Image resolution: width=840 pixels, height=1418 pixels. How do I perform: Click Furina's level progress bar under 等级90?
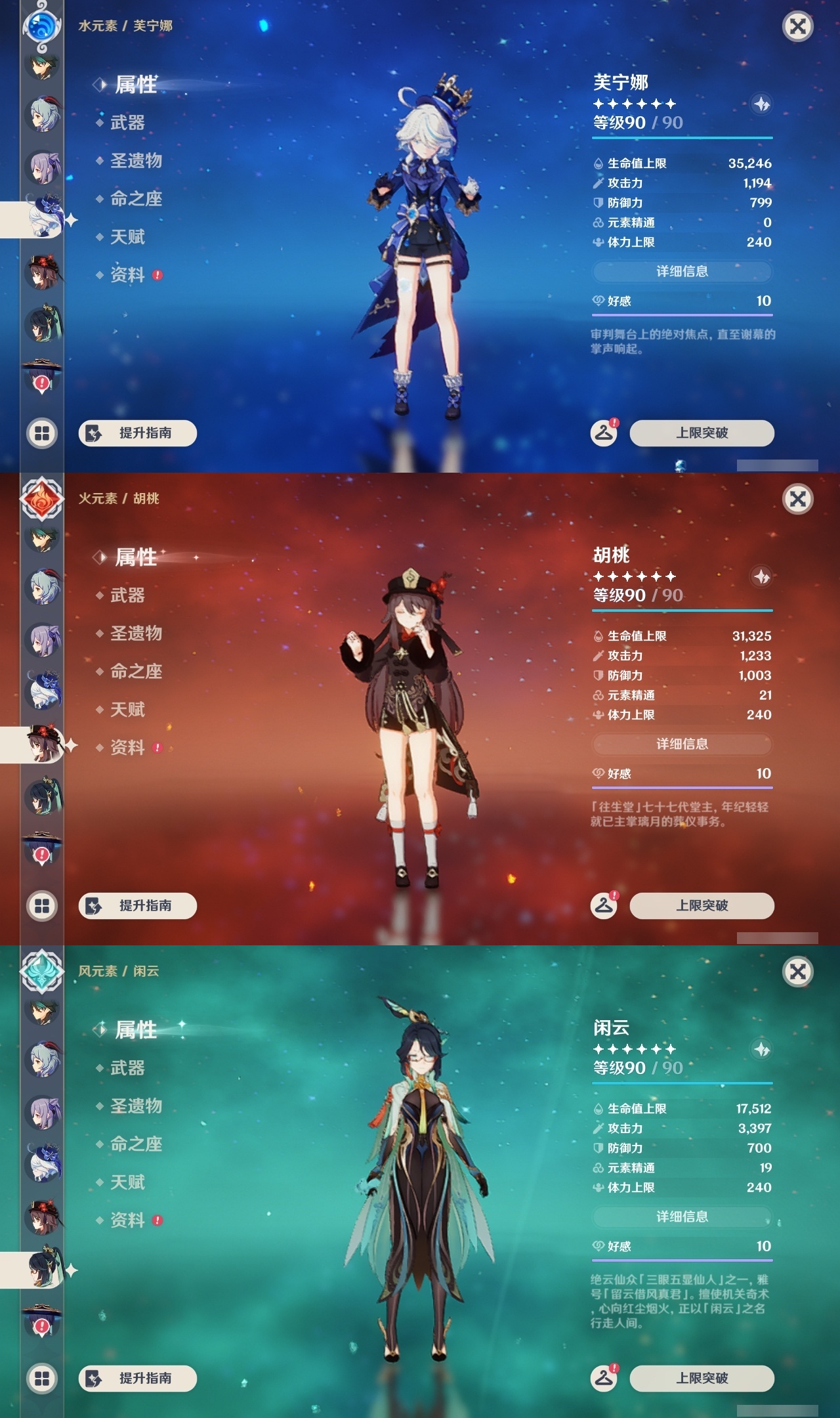(x=682, y=139)
